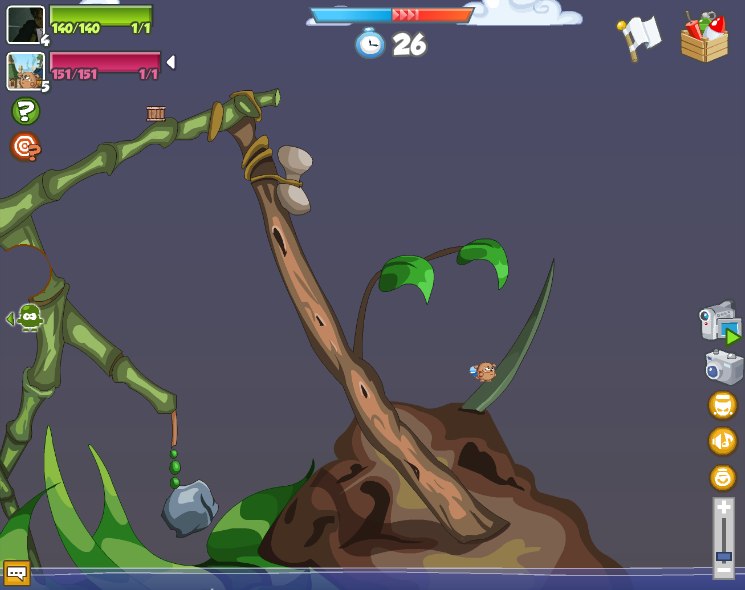Viewport: 745px width, 590px height.
Task: Click the zoom slider track
Action: click(723, 538)
